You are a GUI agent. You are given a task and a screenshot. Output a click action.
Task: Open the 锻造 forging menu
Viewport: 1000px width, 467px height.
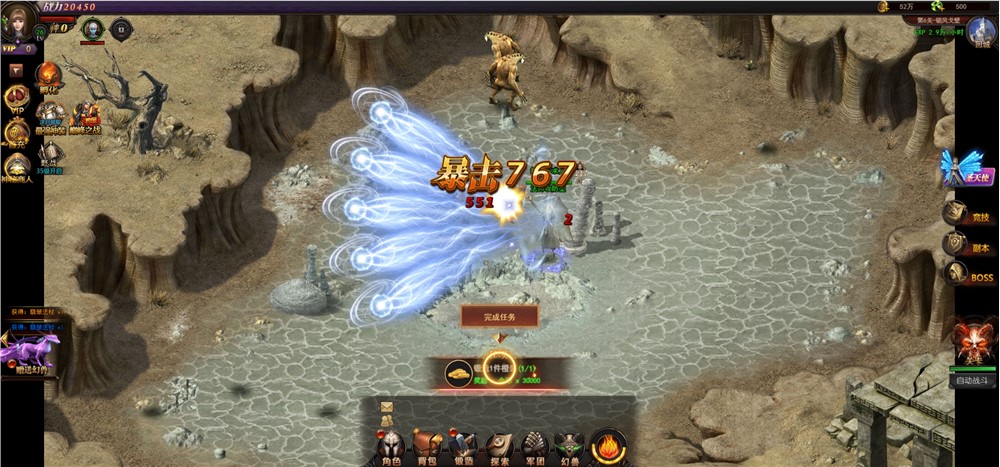(x=462, y=446)
